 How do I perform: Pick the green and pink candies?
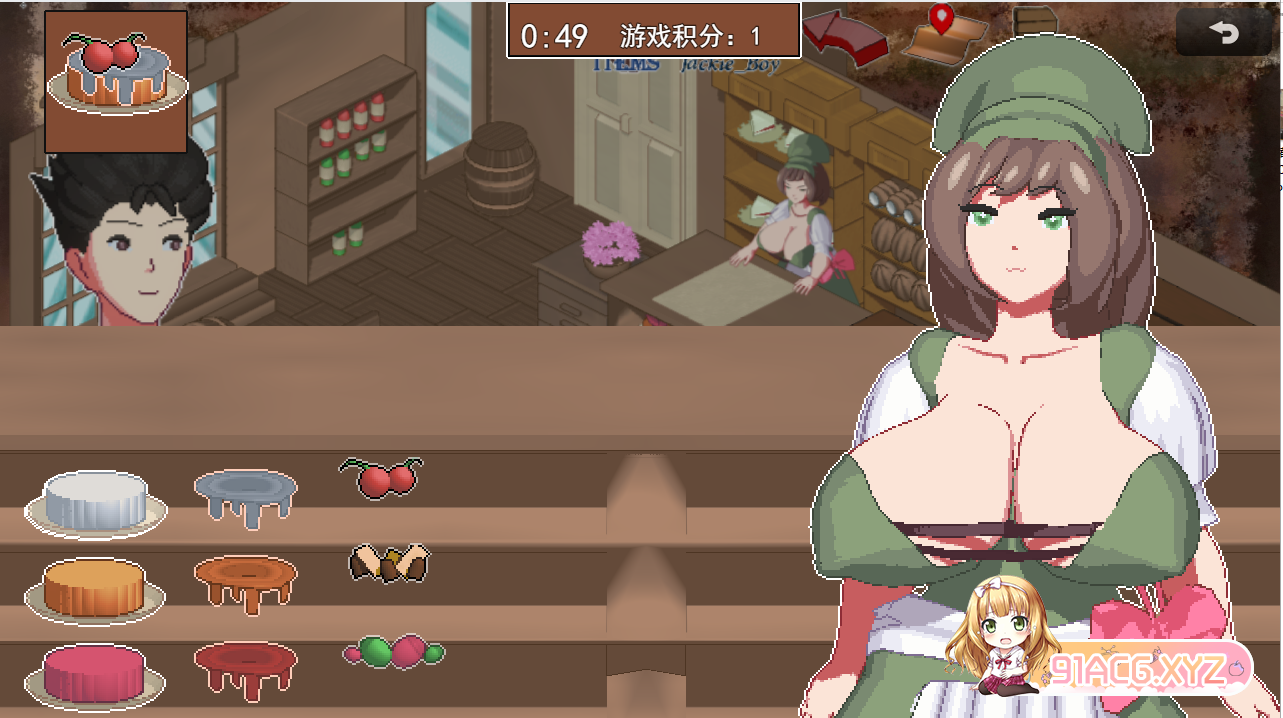coord(393,652)
